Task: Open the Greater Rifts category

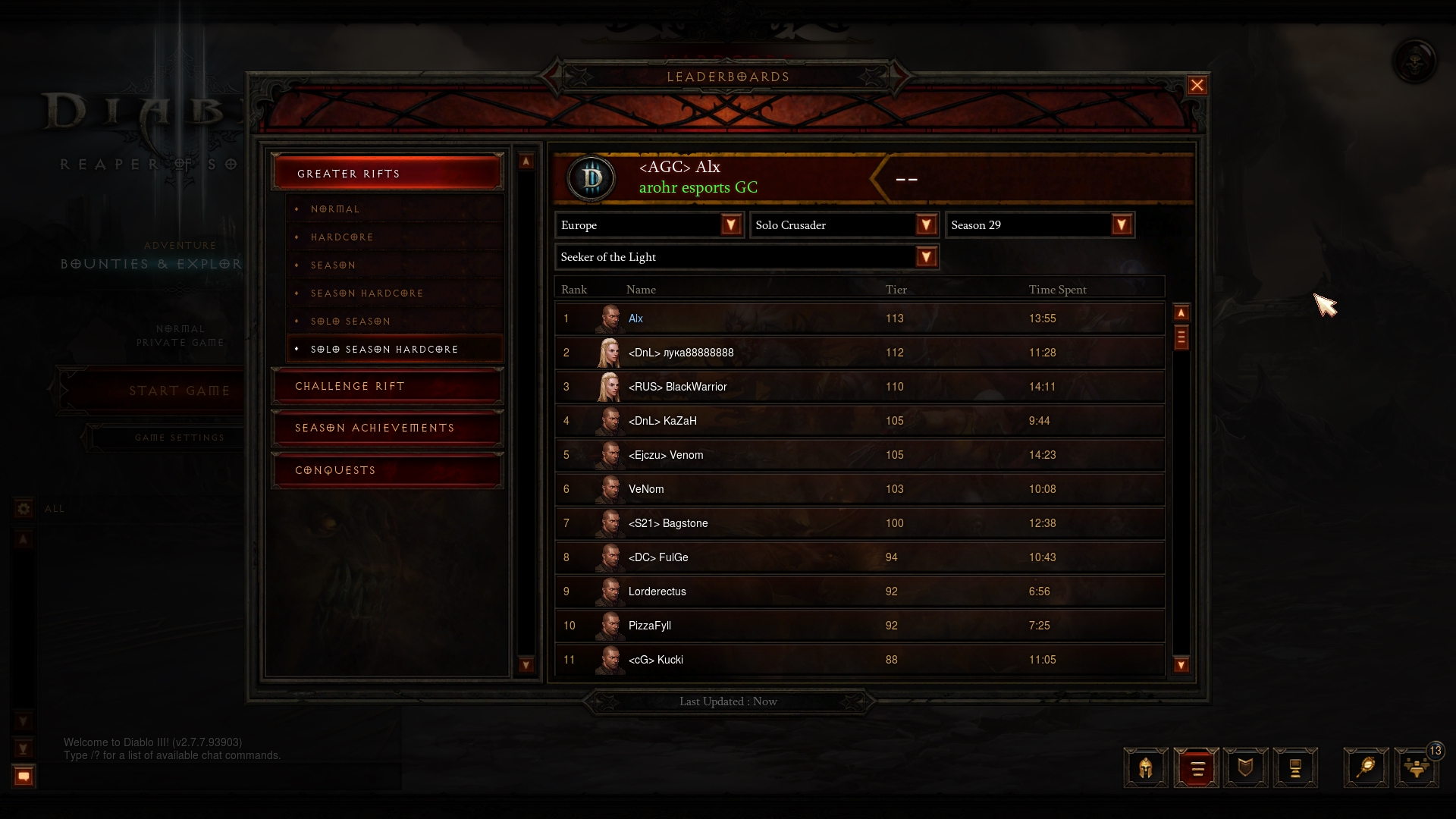Action: click(x=387, y=174)
